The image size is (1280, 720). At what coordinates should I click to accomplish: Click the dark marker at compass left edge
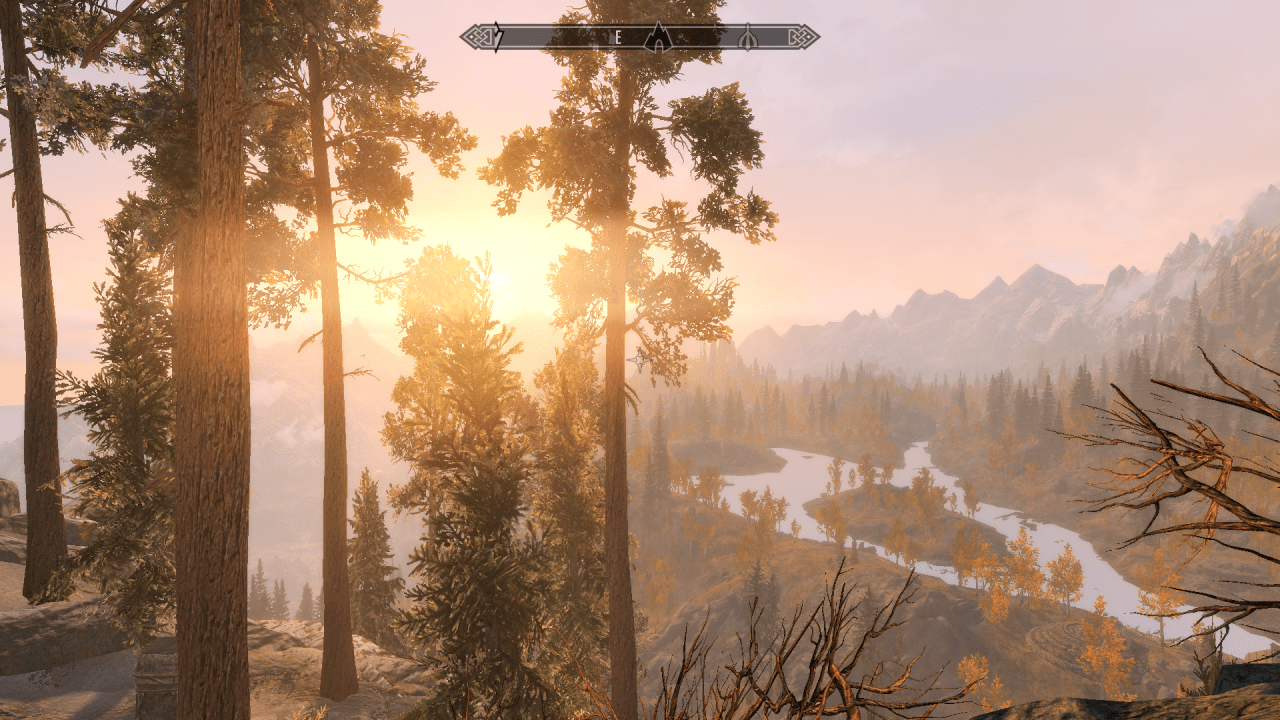[x=499, y=38]
